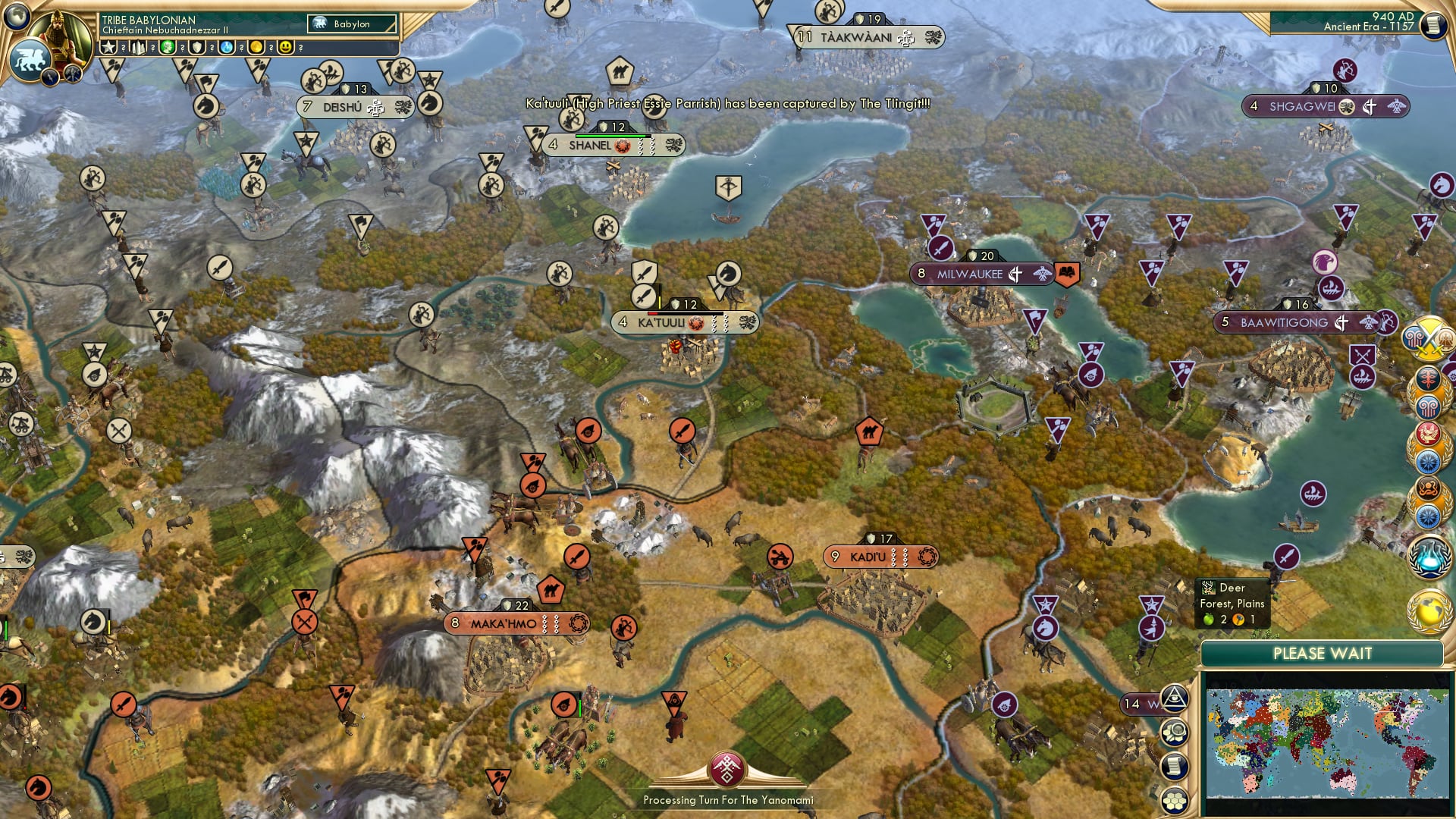Toggle the hex grid overlay icon
Screen dimensions: 1456x819
1175,799
